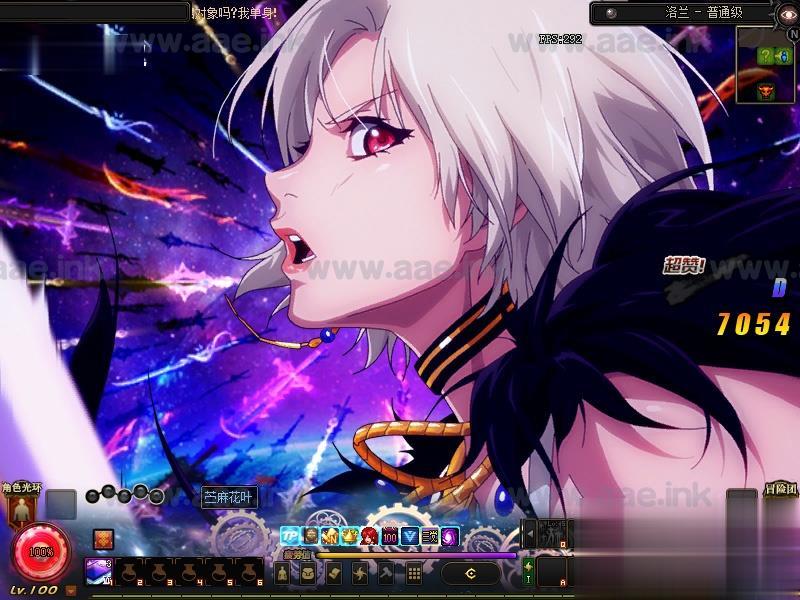The image size is (800, 600).
Task: Click the 角色光环 character aura icon
Action: click(x=19, y=509)
